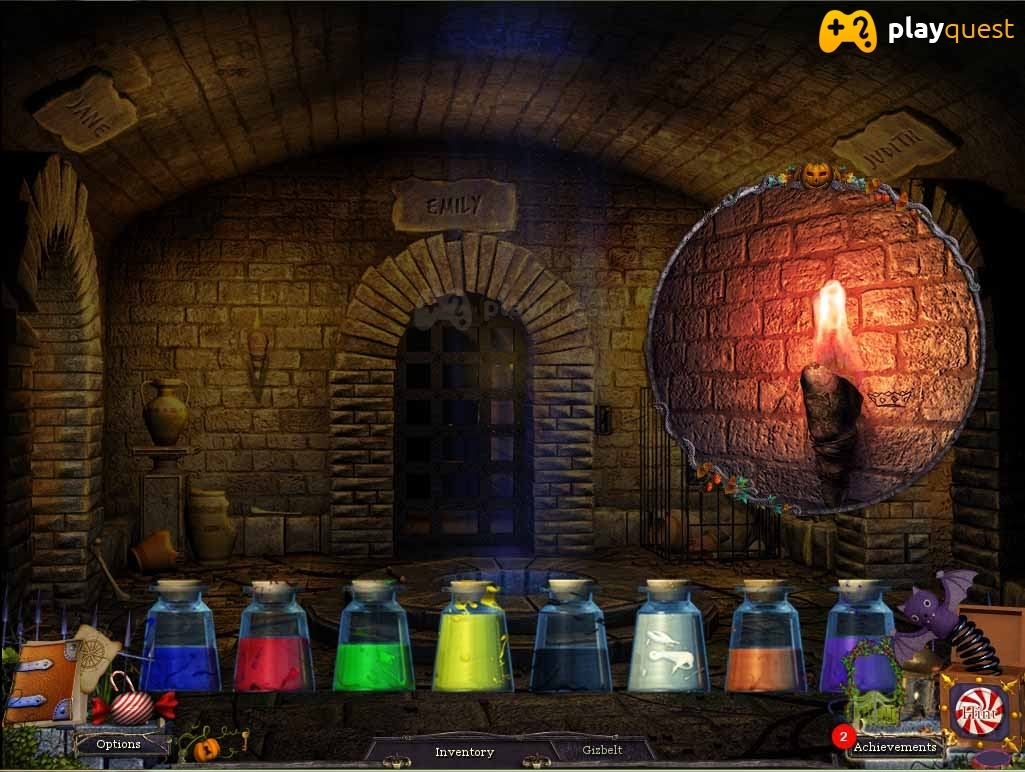Click the PlayQuest logo
The width and height of the screenshot is (1025, 772).
tap(916, 31)
